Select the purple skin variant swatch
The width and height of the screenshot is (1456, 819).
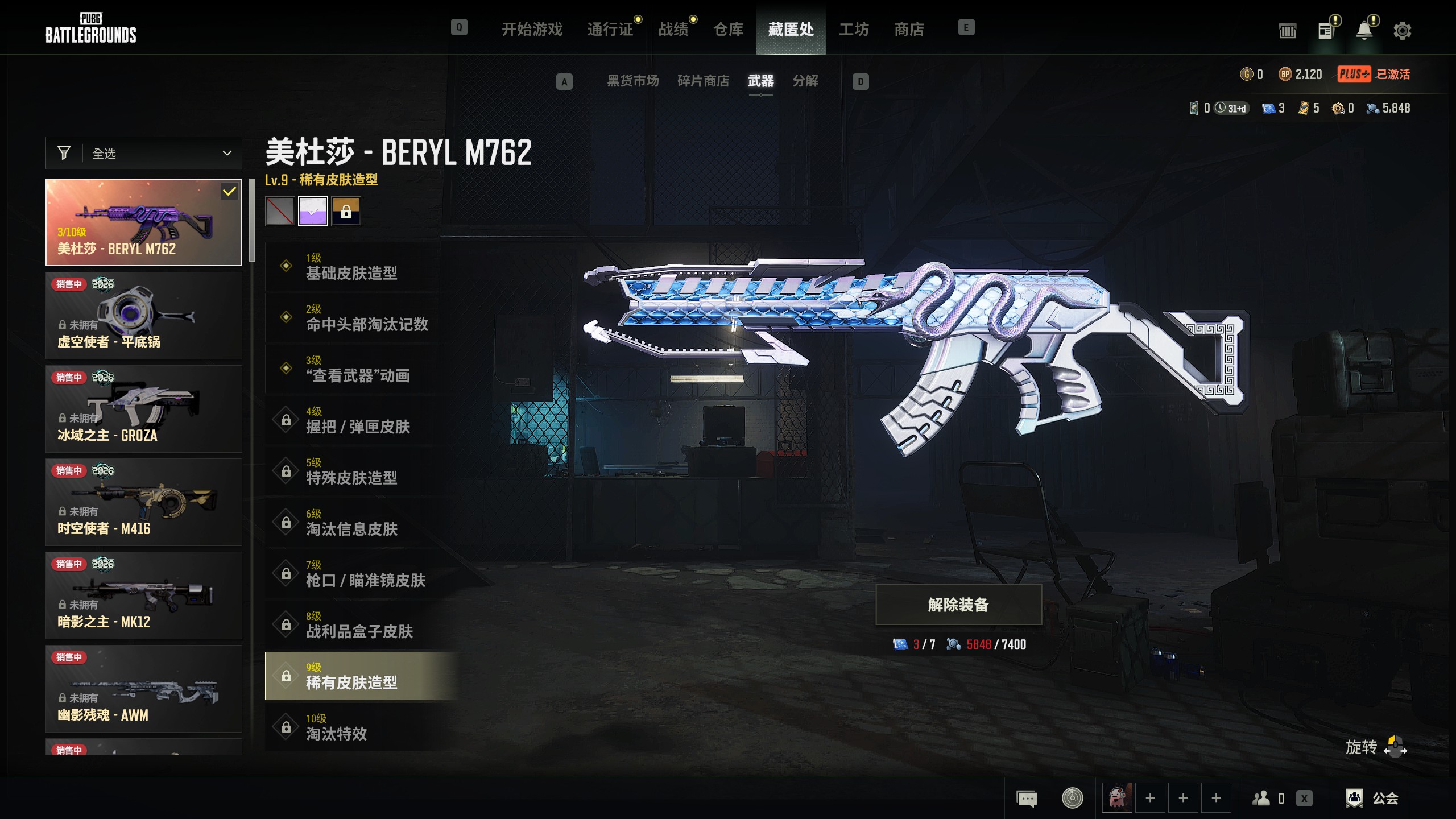tap(313, 212)
